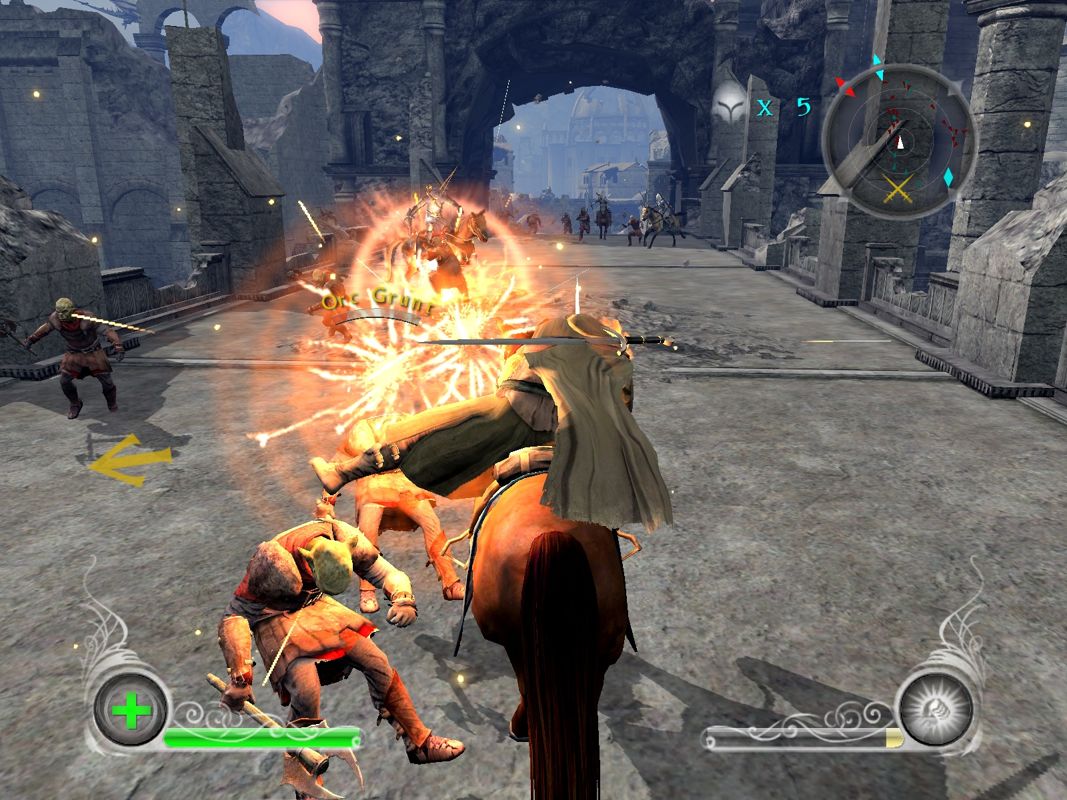Click the circular minimap compass
The width and height of the screenshot is (1067, 800).
(x=898, y=141)
